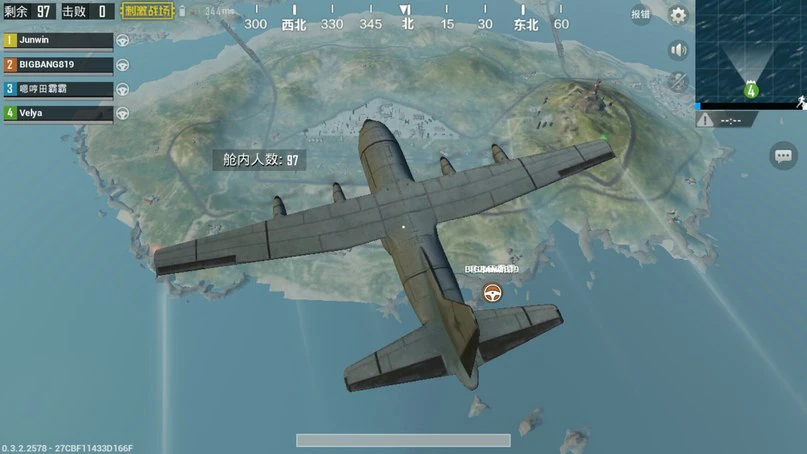This screenshot has height=454, width=807.
Task: Select teammate Velya in squad list
Action: (57, 113)
